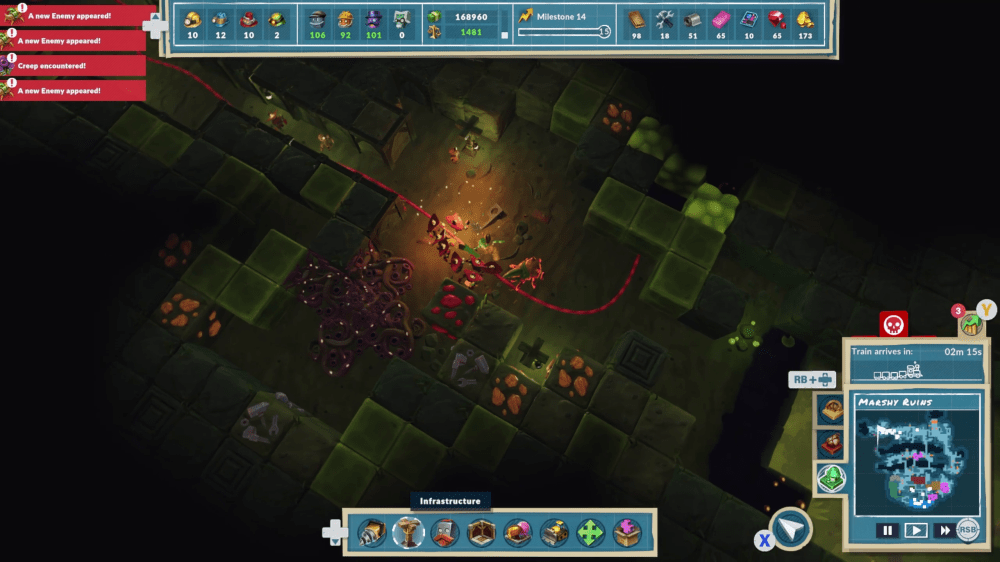The width and height of the screenshot is (1000, 562).
Task: Select the green tree map layer tab
Action: coord(832,479)
